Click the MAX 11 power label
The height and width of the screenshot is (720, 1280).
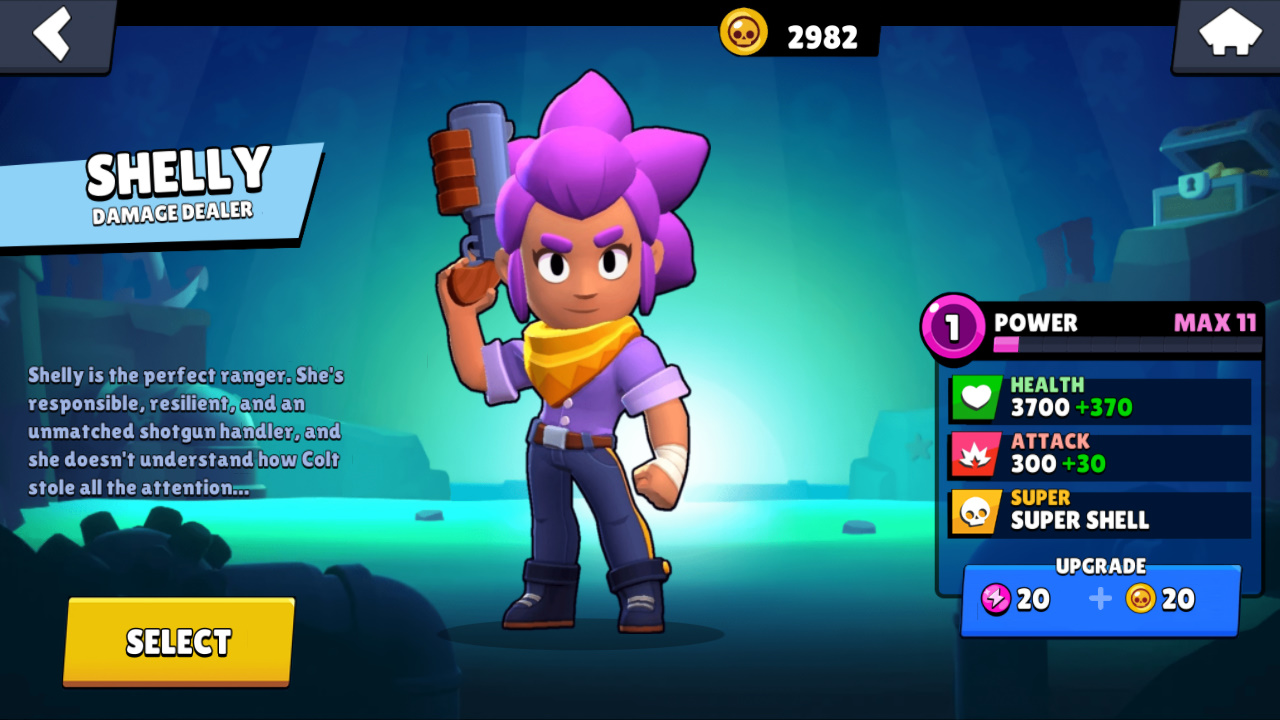[1213, 324]
